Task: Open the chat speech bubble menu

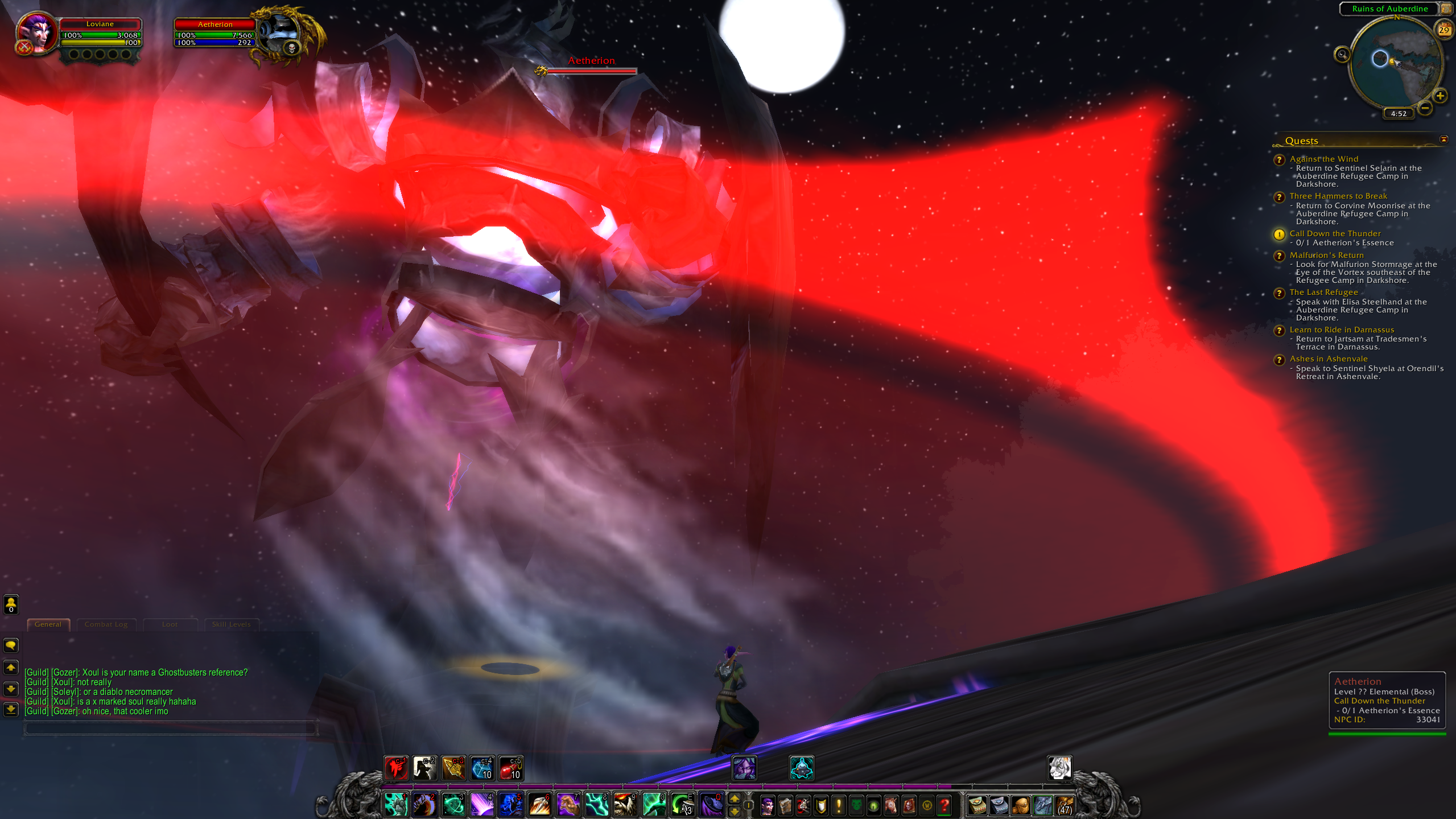Action: (x=11, y=645)
